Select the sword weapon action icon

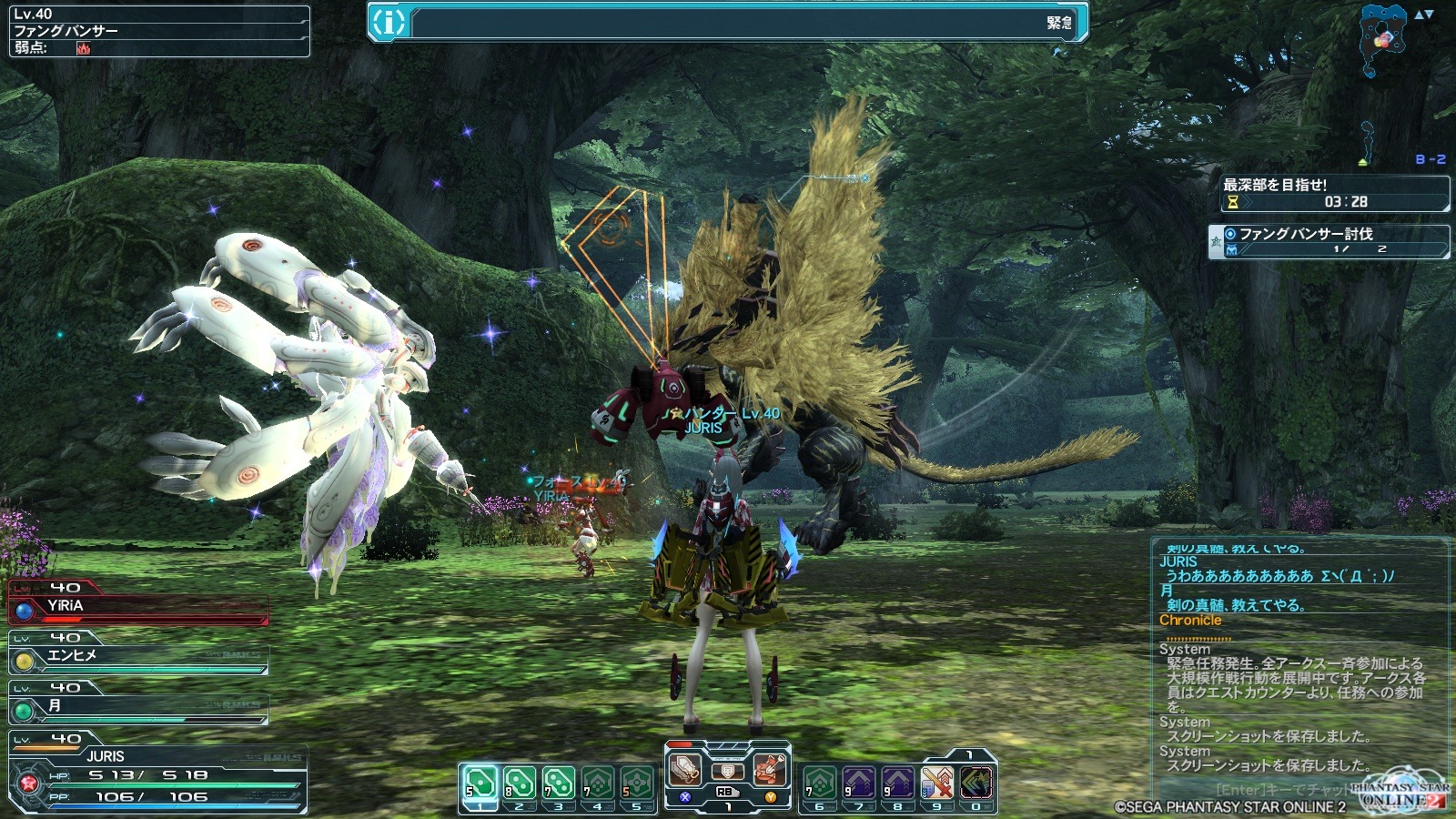click(685, 770)
